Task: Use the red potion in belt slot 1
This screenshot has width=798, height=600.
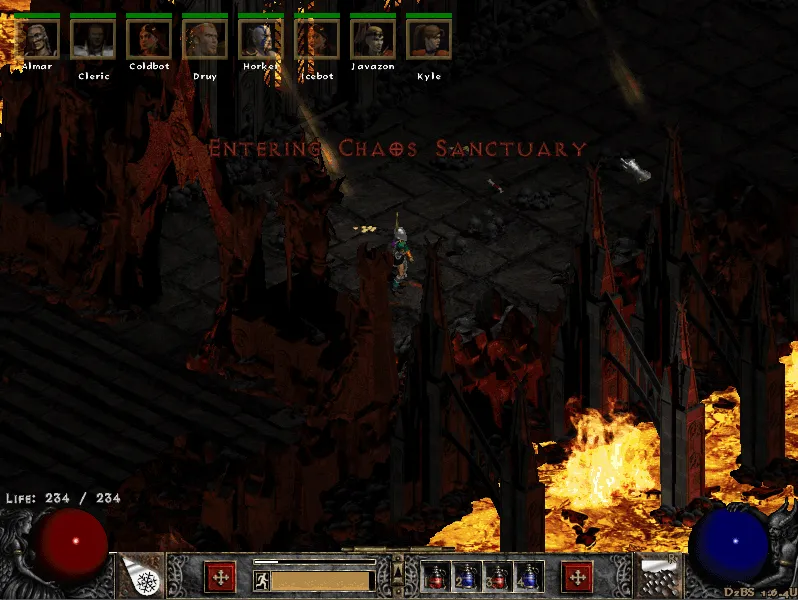Action: [436, 577]
